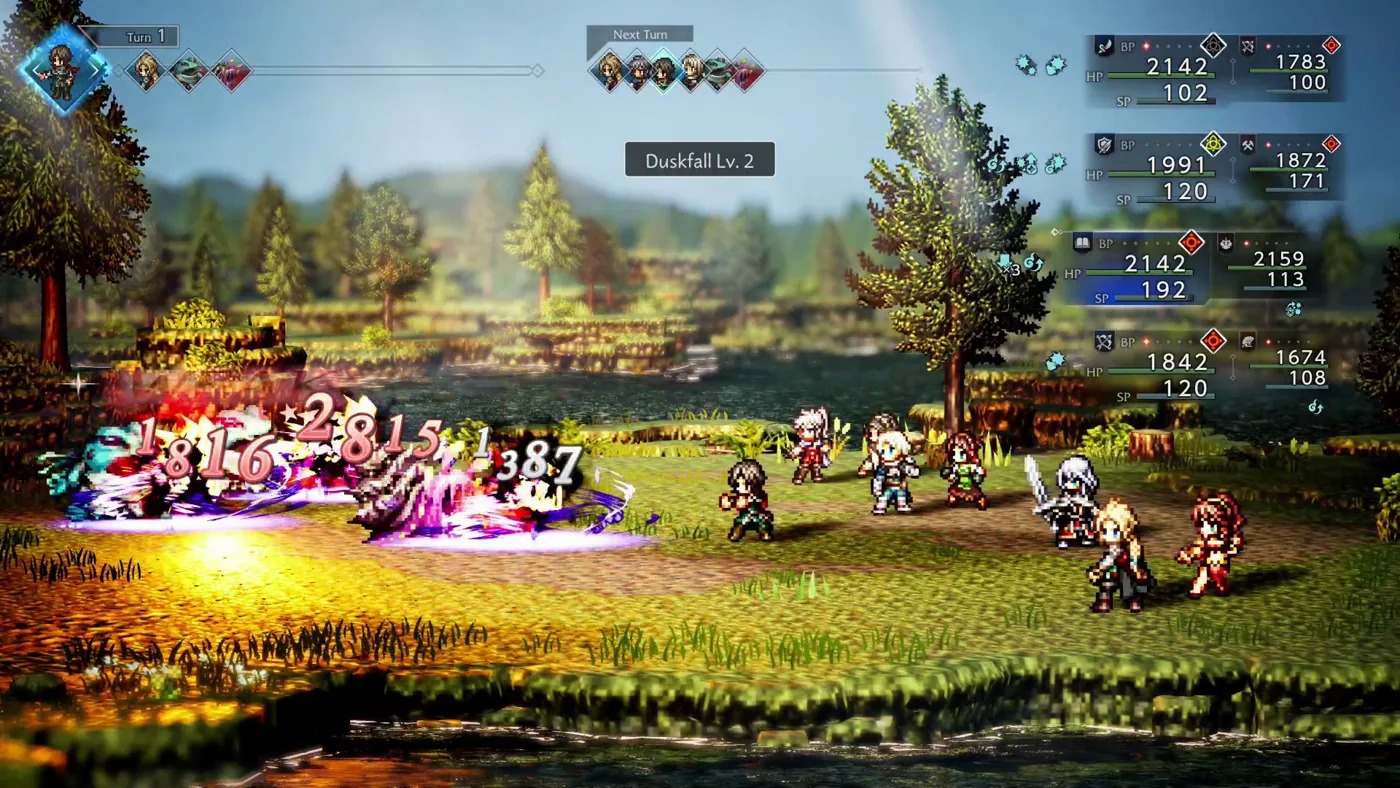Viewport: 1400px width, 788px height.
Task: Click the white latent power diamond icon
Action: point(1213,45)
